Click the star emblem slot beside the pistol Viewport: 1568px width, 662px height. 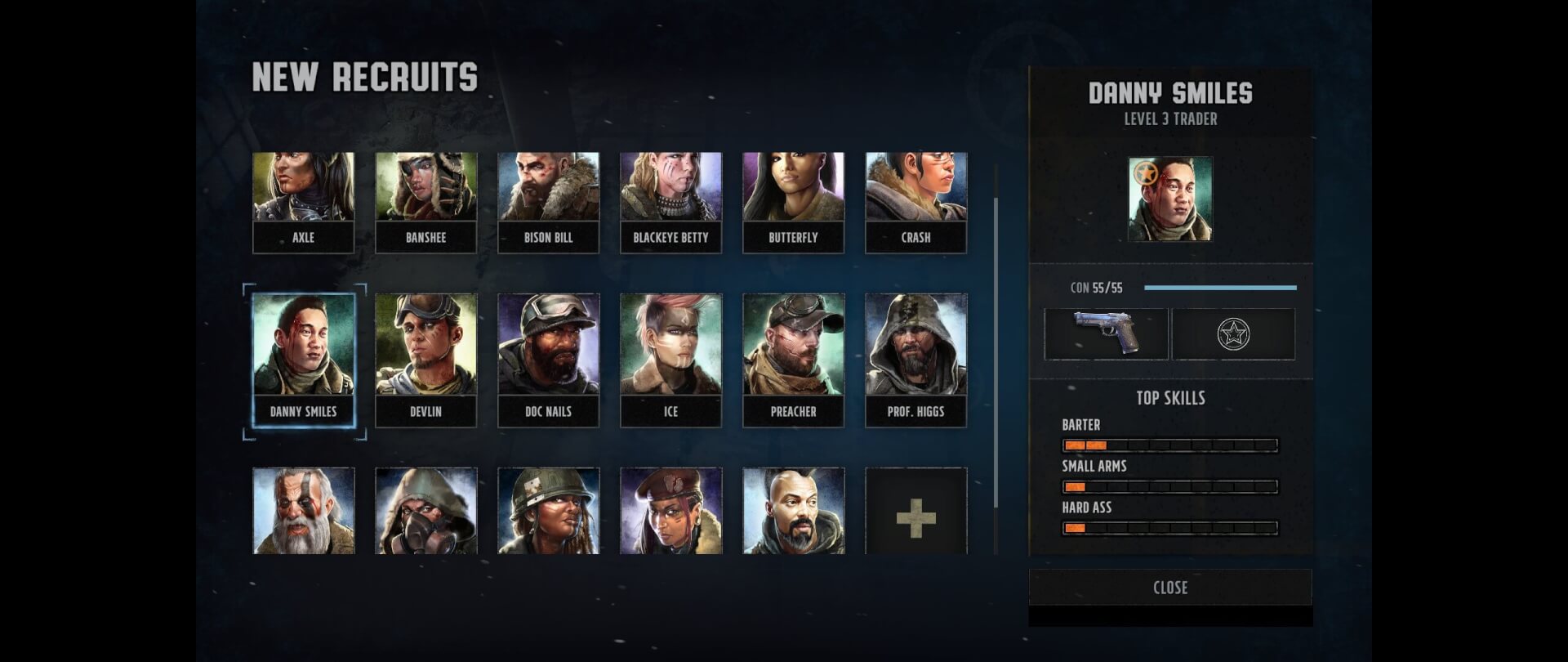1233,333
